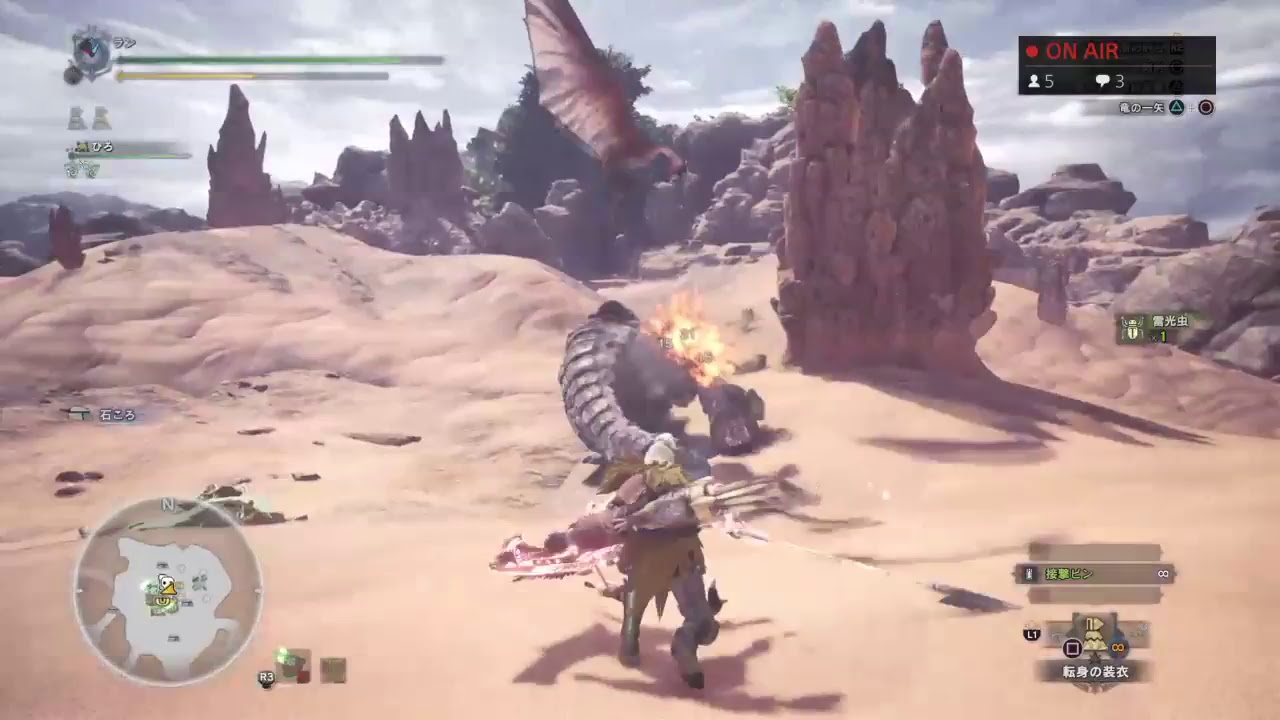Select the 転身の装衣 mantle icon
This screenshot has height=720, width=1280.
[x=1093, y=635]
